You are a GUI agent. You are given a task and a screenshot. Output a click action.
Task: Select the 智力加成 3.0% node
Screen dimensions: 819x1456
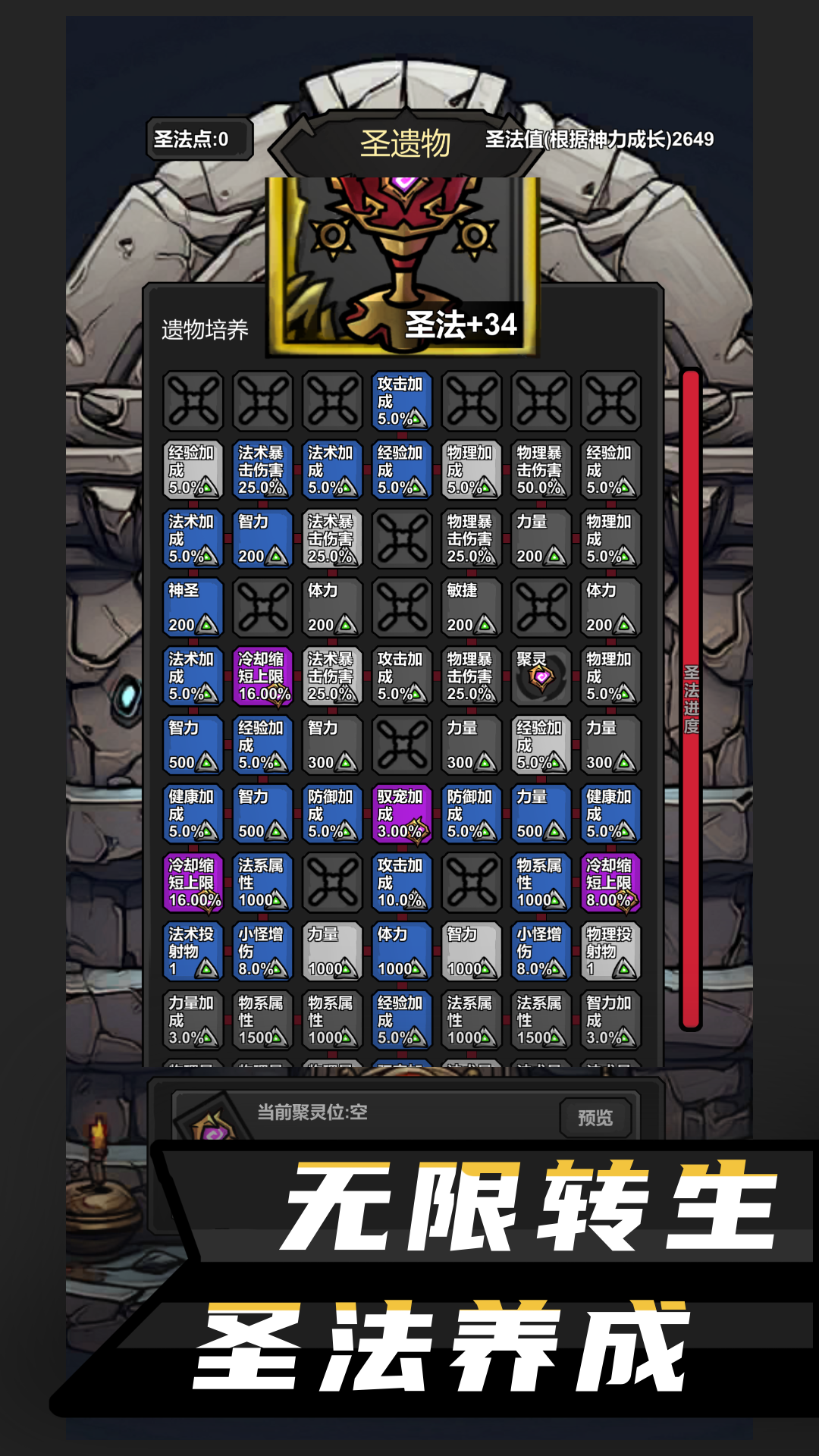click(x=610, y=1020)
